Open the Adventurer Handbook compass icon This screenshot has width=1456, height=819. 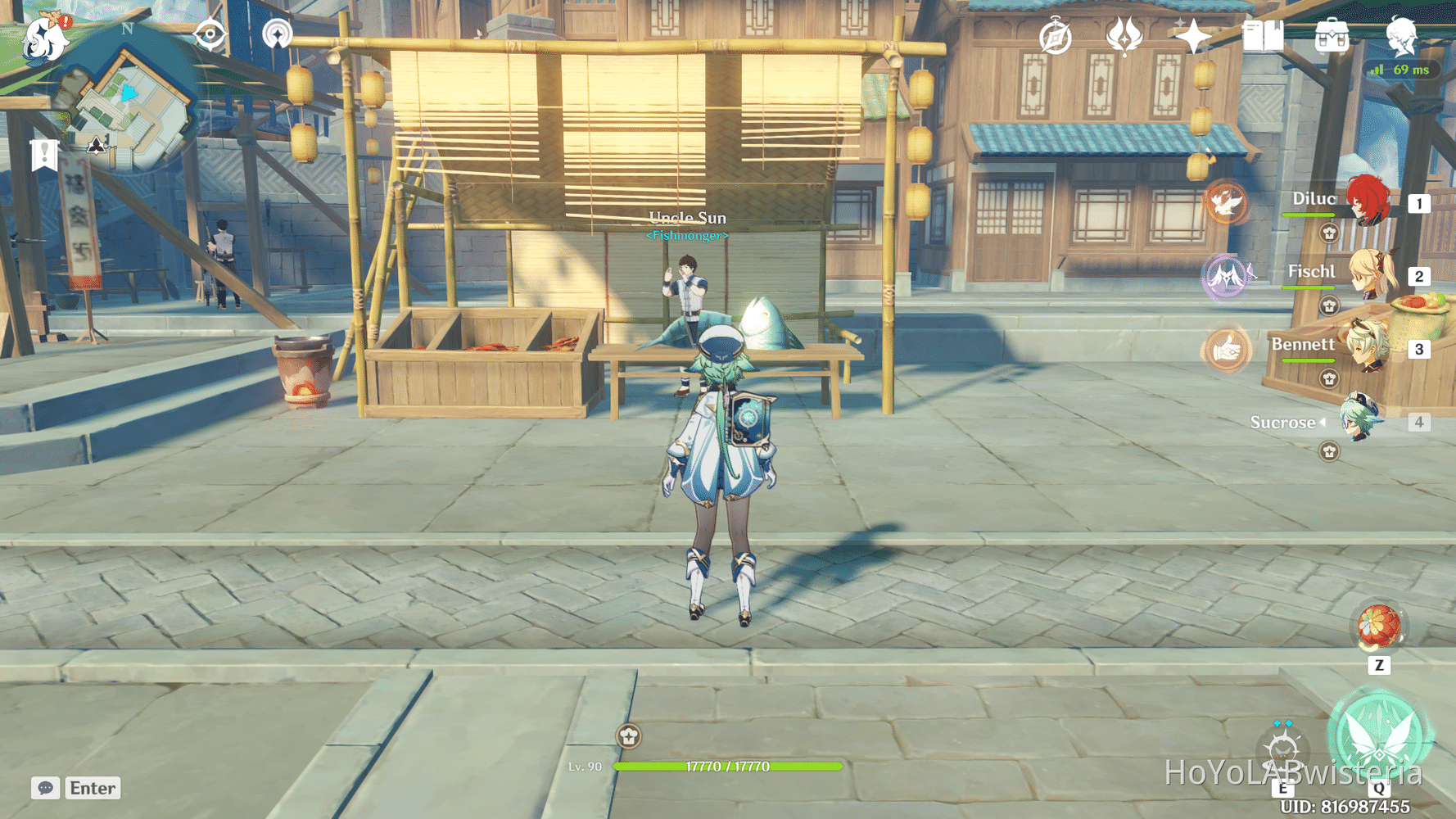click(1055, 35)
